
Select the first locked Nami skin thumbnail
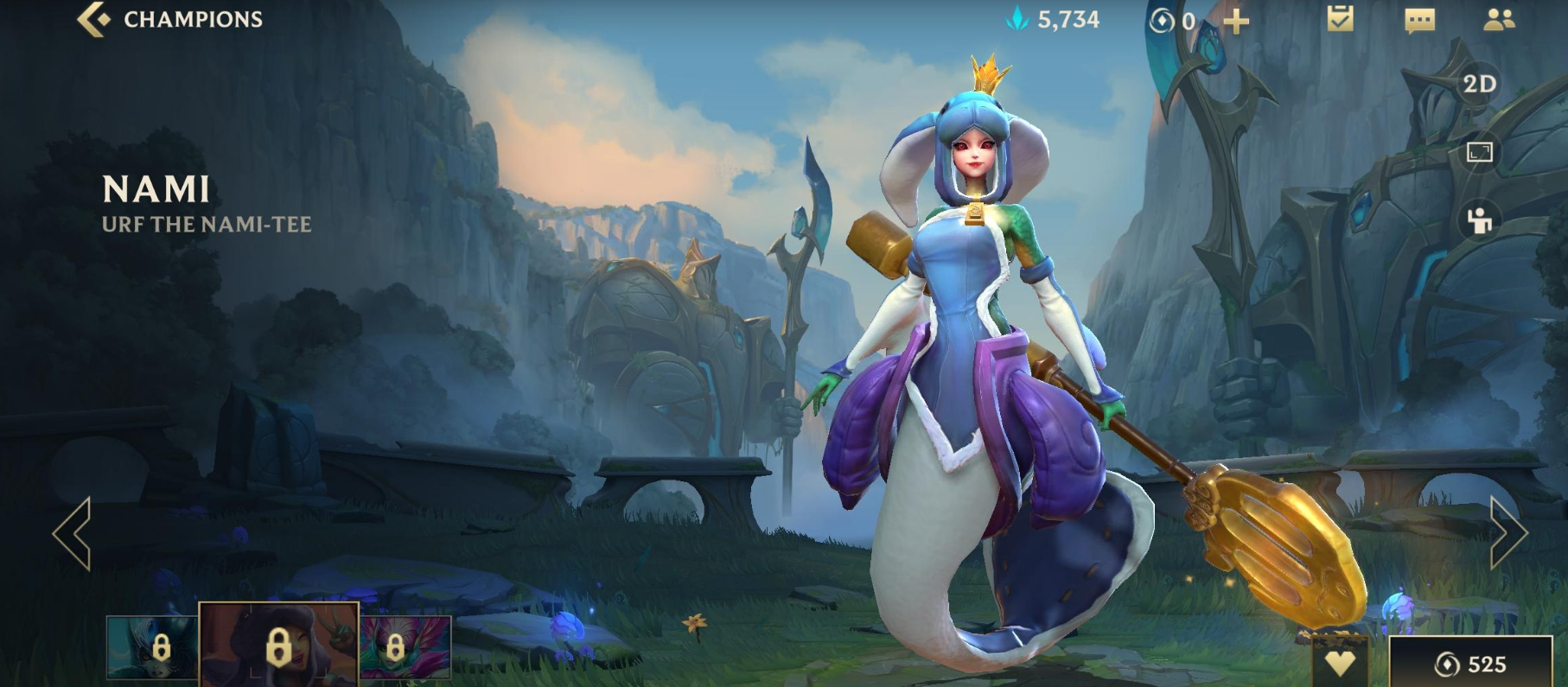point(152,646)
